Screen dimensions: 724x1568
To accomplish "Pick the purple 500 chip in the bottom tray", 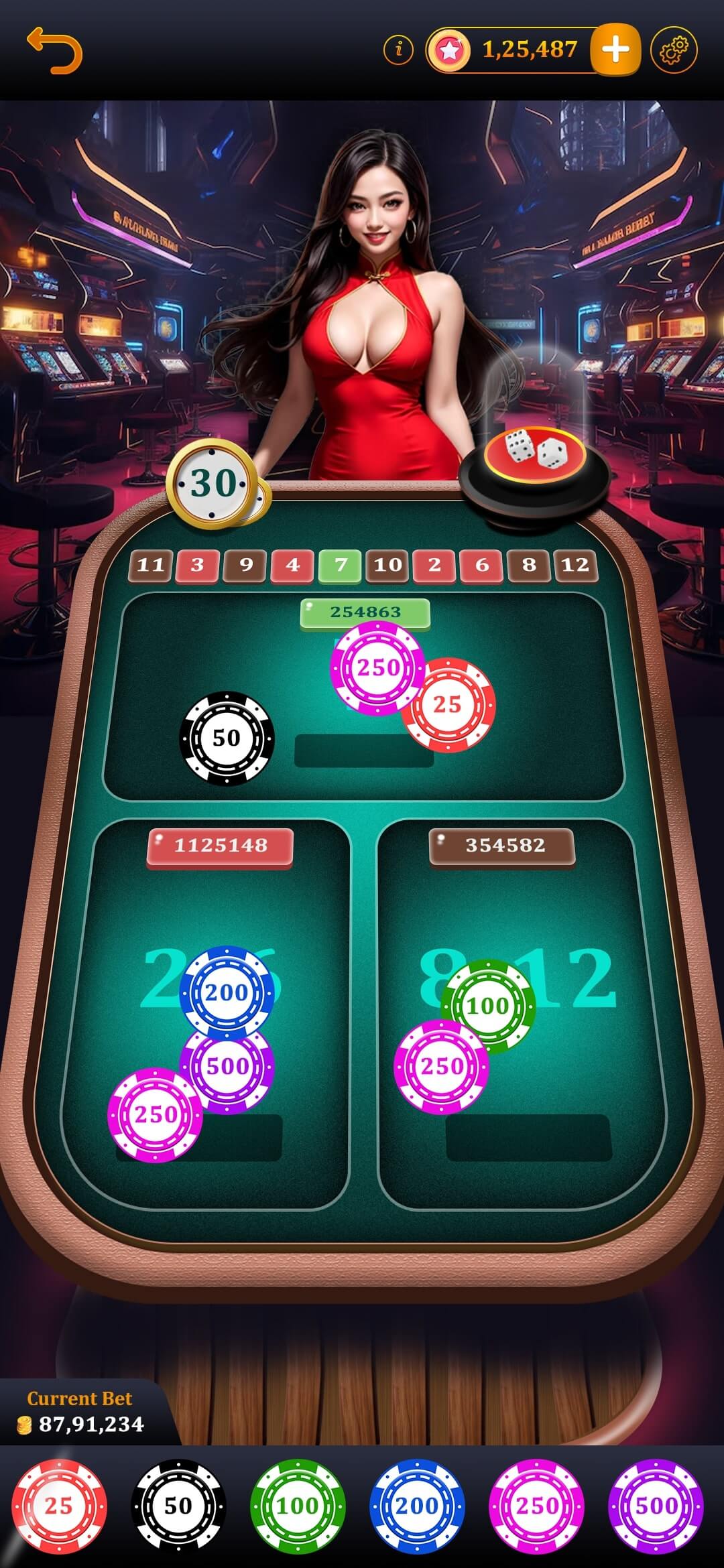I will 656,1506.
